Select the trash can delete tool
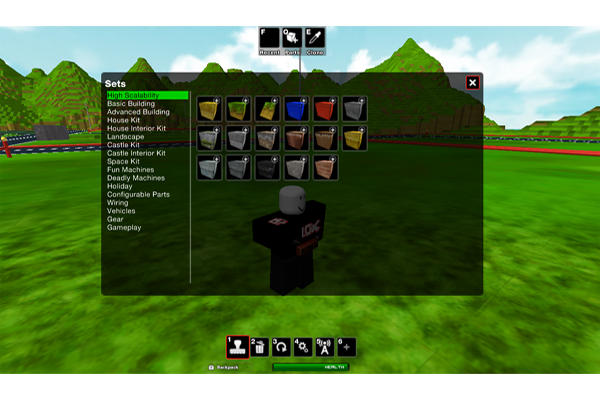Viewport: 600px width, 400px height. [x=260, y=348]
